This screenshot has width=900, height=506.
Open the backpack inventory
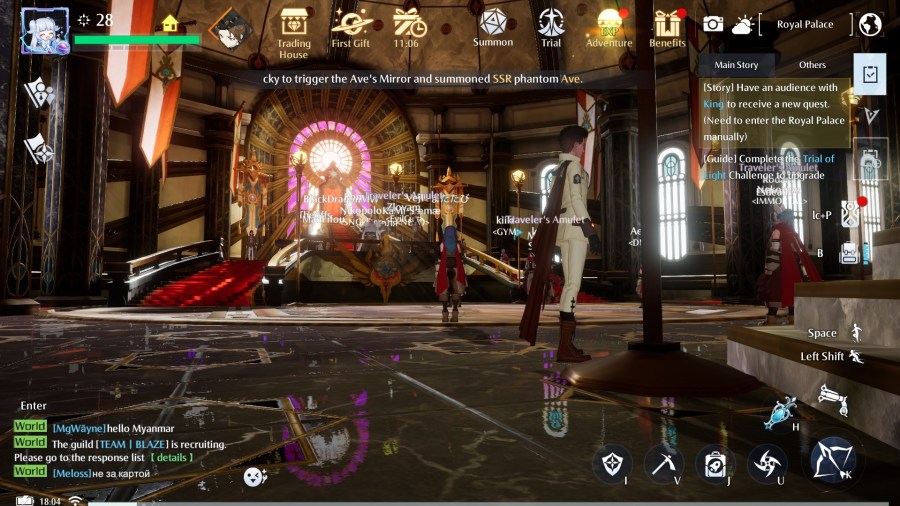pos(715,463)
